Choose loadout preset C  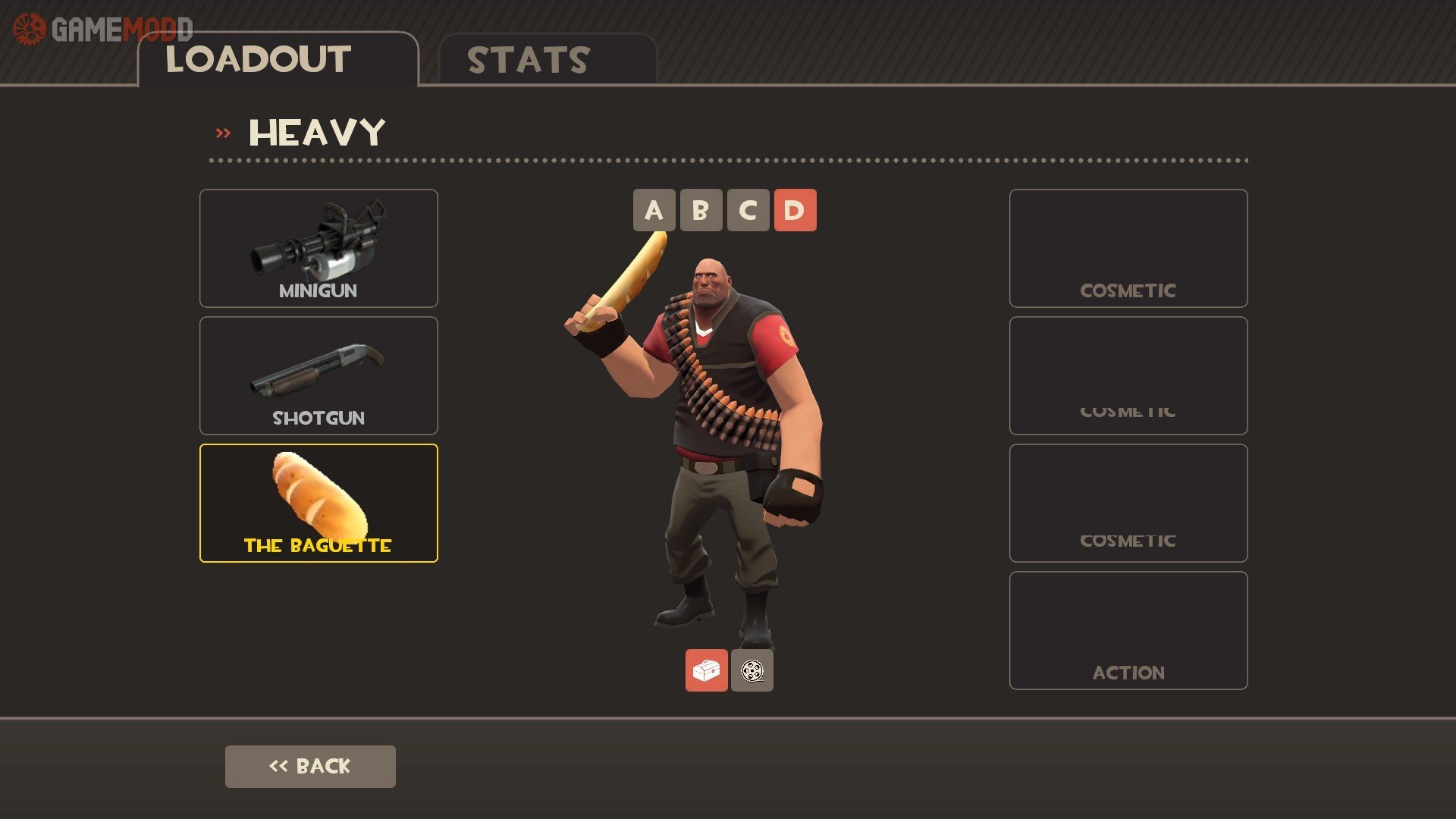748,210
